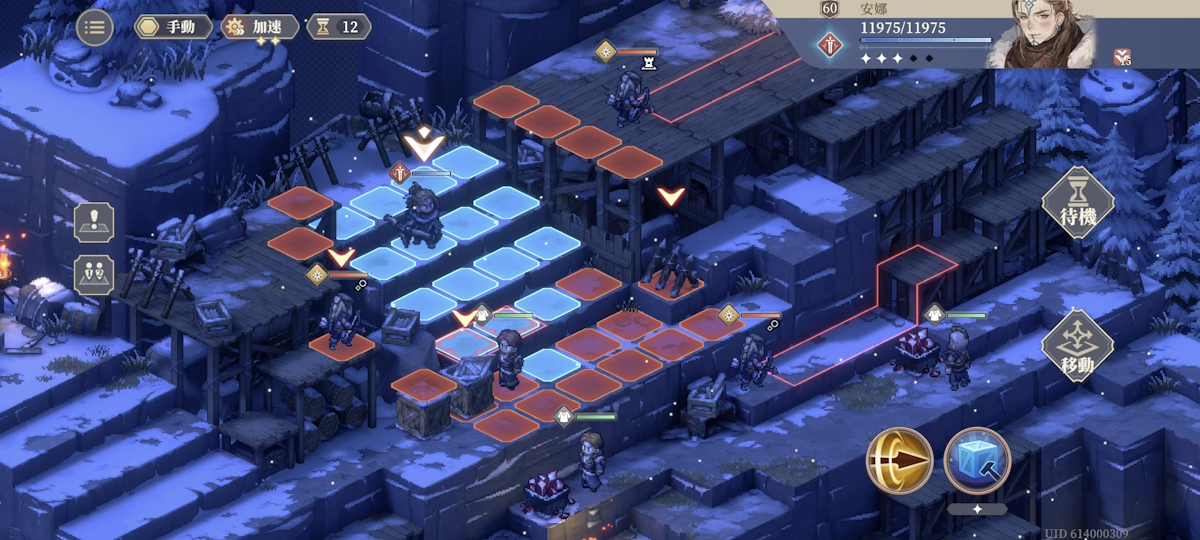Image resolution: width=1200 pixels, height=540 pixels.
Task: Toggle the 手動 manual mode button
Action: (x=173, y=27)
